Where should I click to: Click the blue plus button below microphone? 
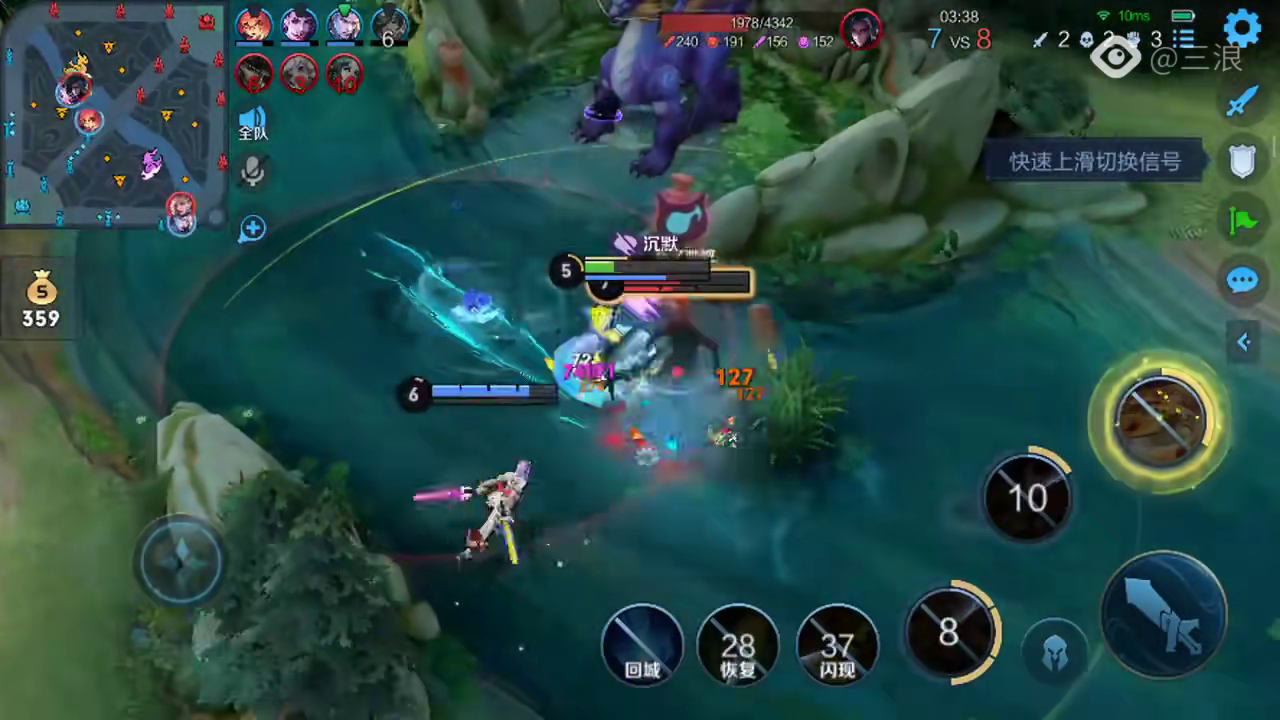coord(252,229)
